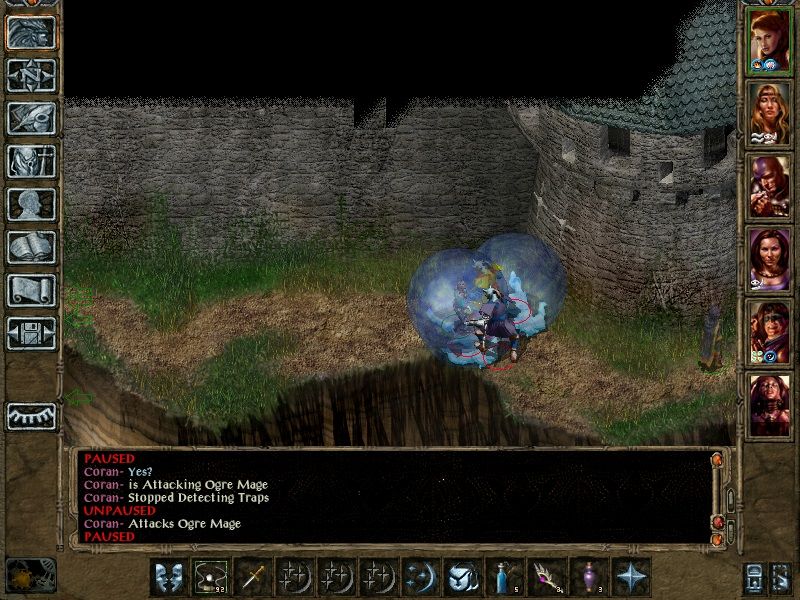
Task: Open the priest scroll button
Action: click(31, 290)
